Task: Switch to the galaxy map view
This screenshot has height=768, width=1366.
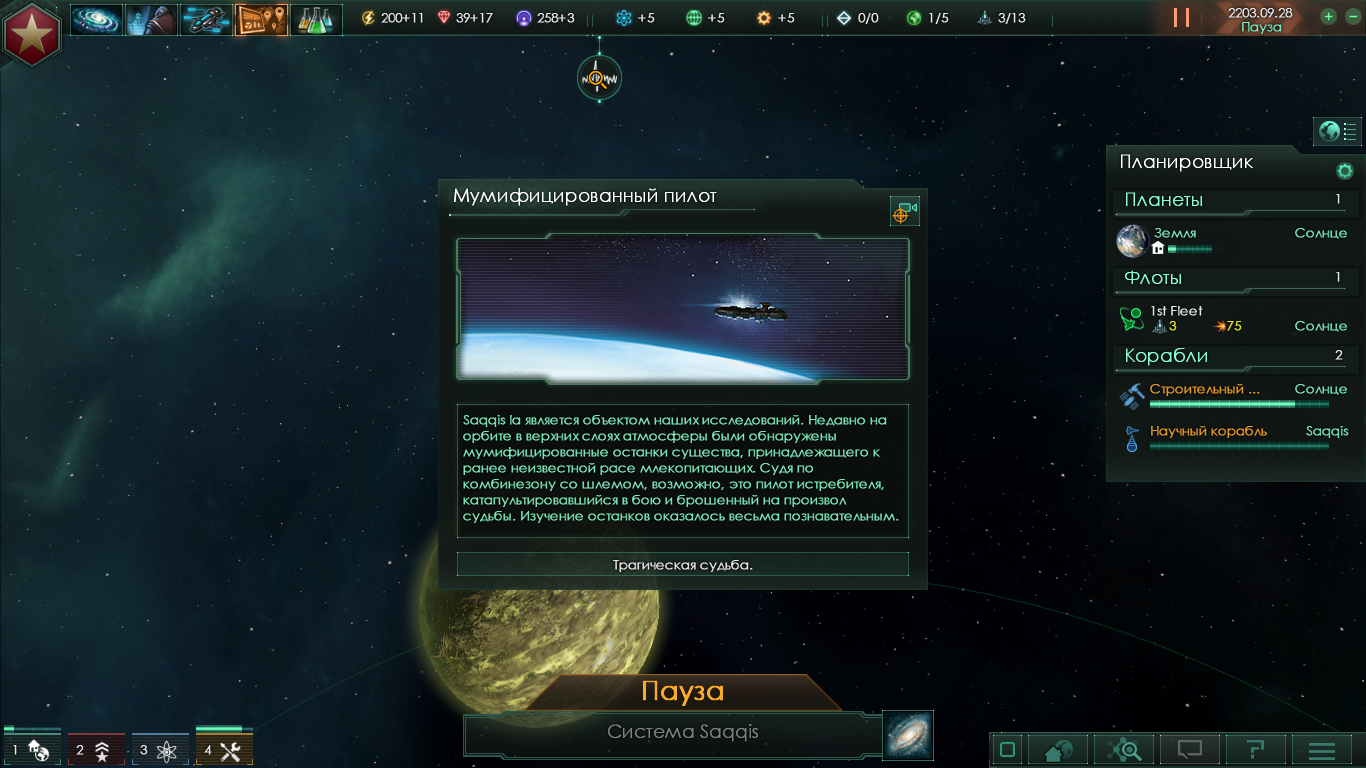Action: click(x=908, y=735)
